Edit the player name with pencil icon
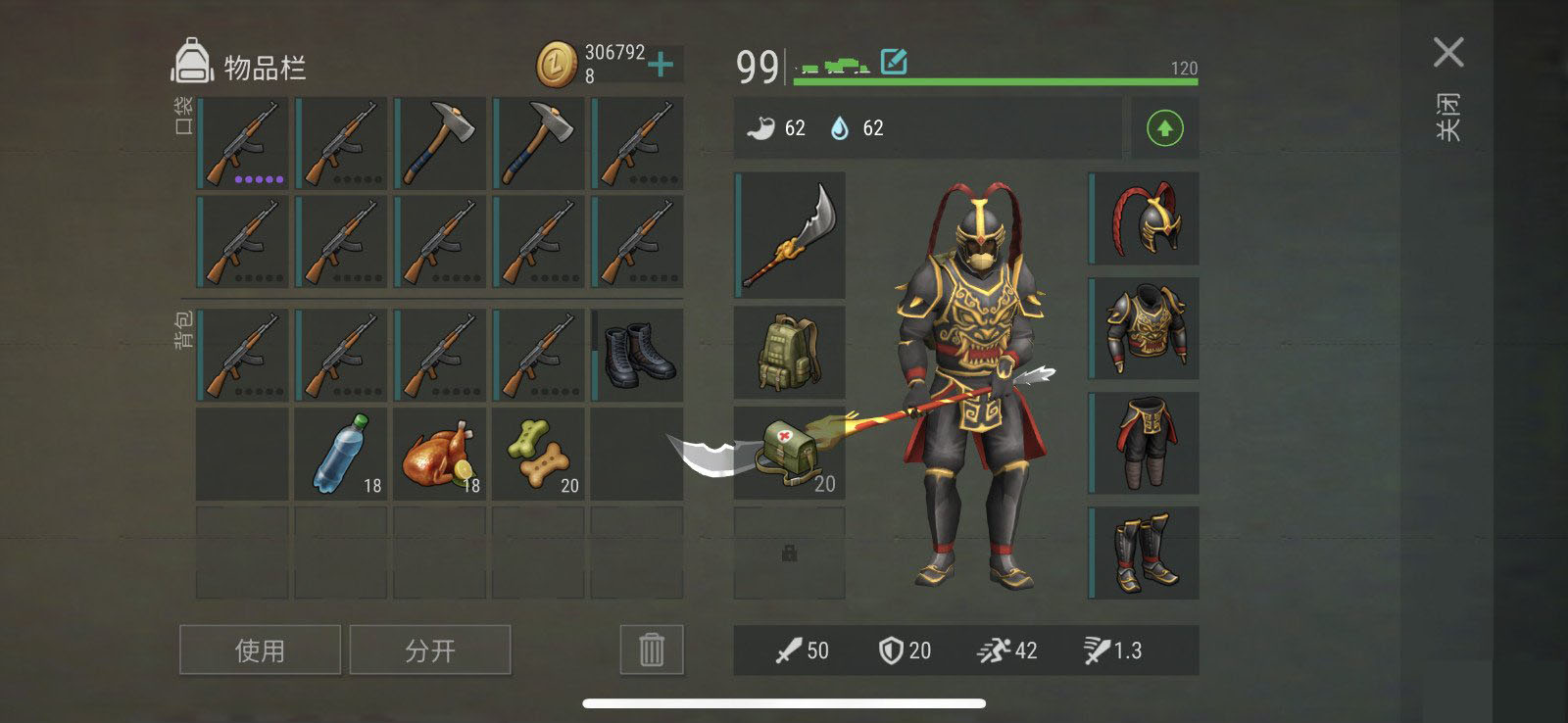Screen dimensions: 1568x723 tap(894, 62)
